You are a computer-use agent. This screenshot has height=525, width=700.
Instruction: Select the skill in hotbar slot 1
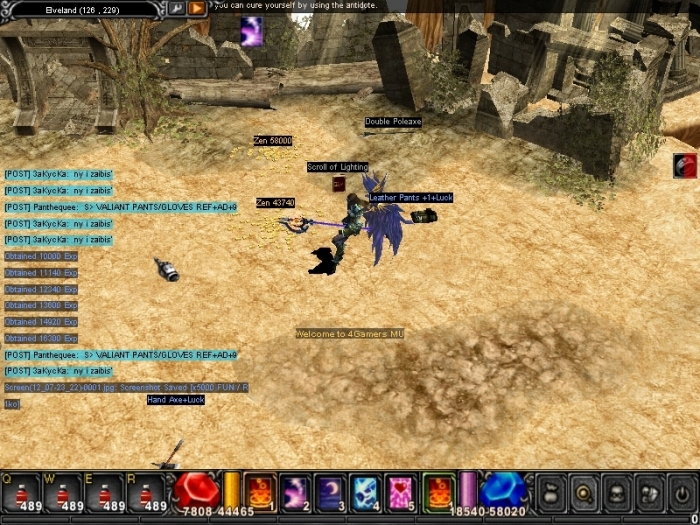[259, 491]
